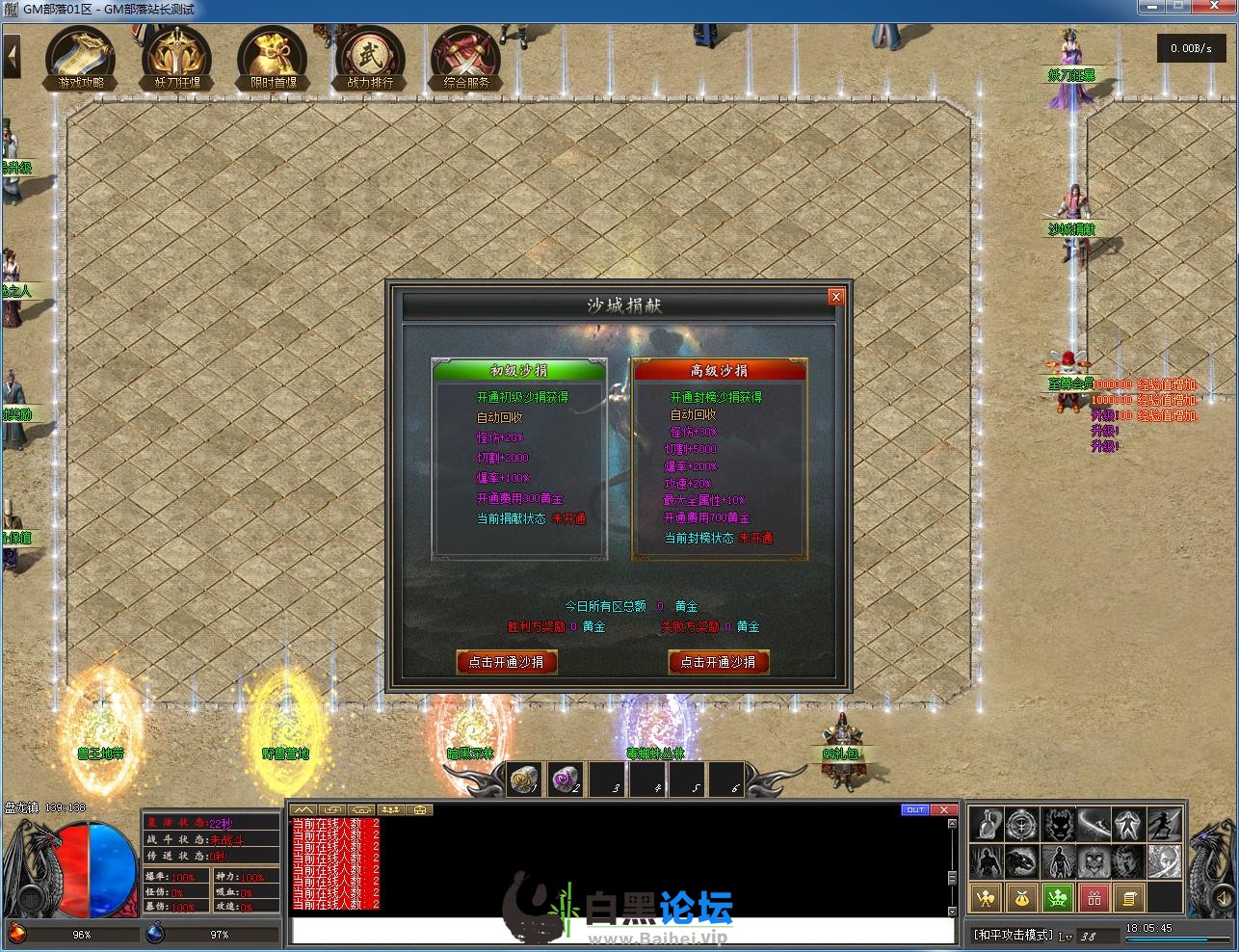Open the gold money bag menu button

1021,898
